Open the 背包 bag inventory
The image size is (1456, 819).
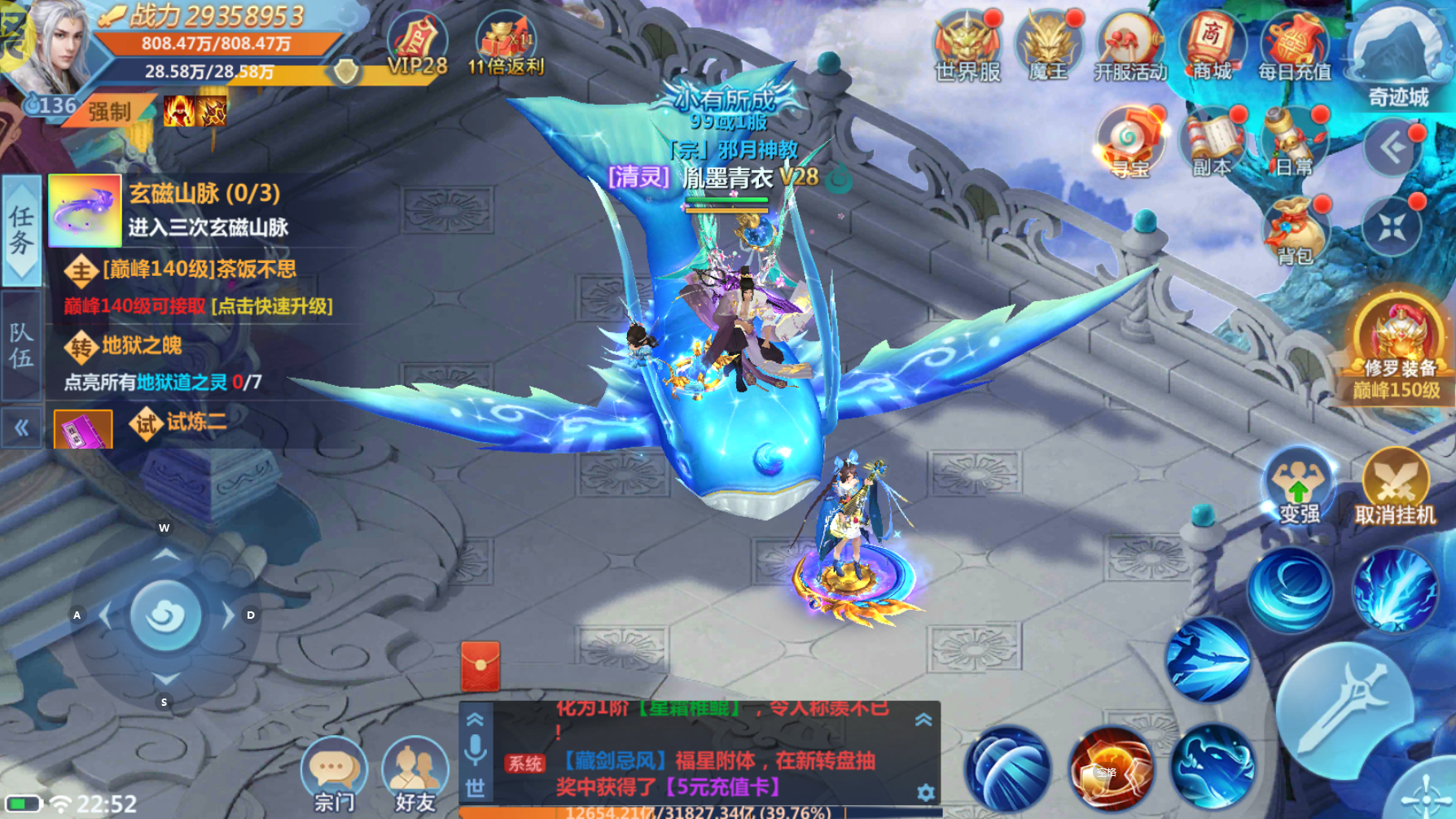1294,230
